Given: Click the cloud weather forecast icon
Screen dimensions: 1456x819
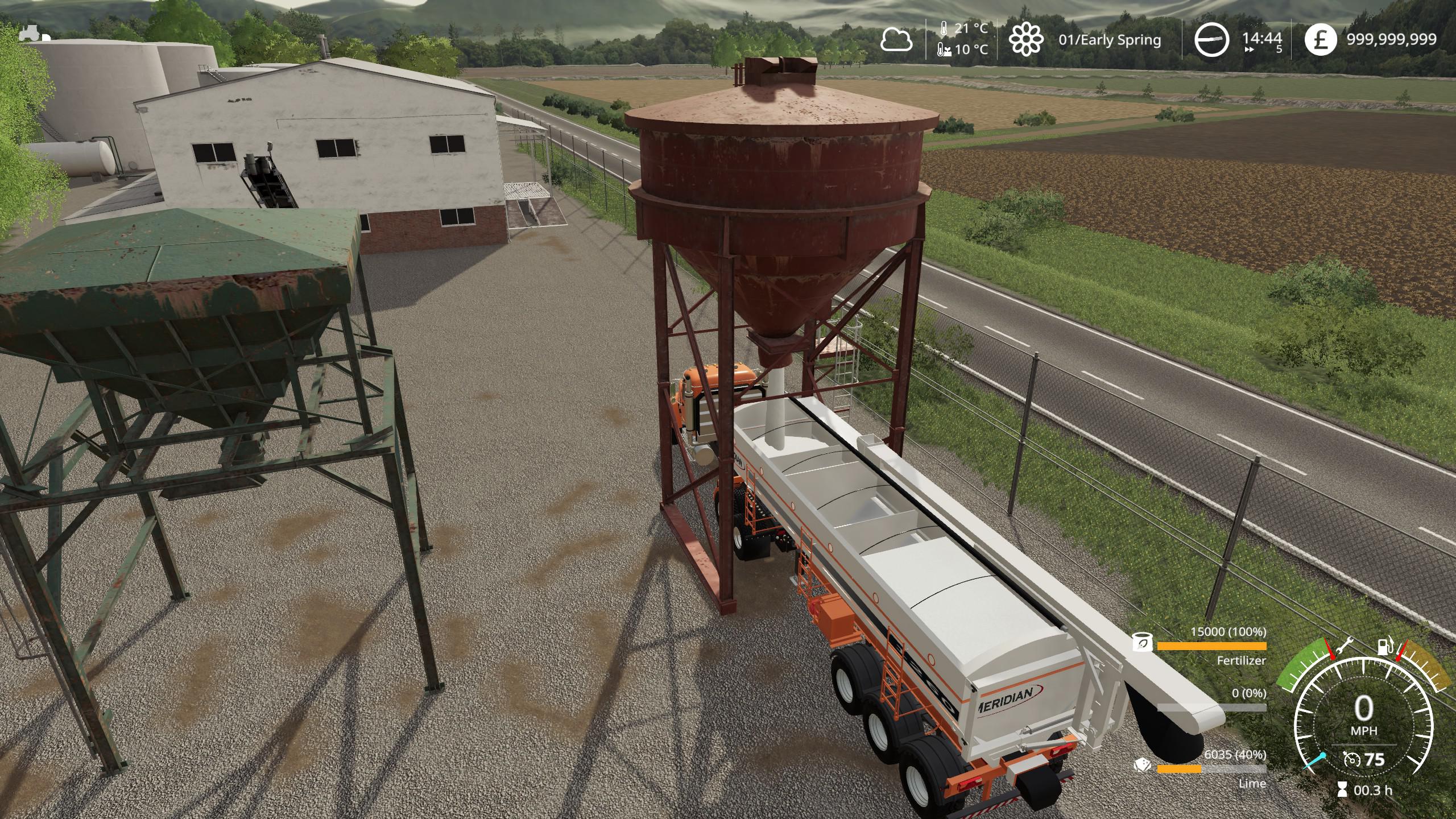Looking at the screenshot, I should [x=896, y=40].
